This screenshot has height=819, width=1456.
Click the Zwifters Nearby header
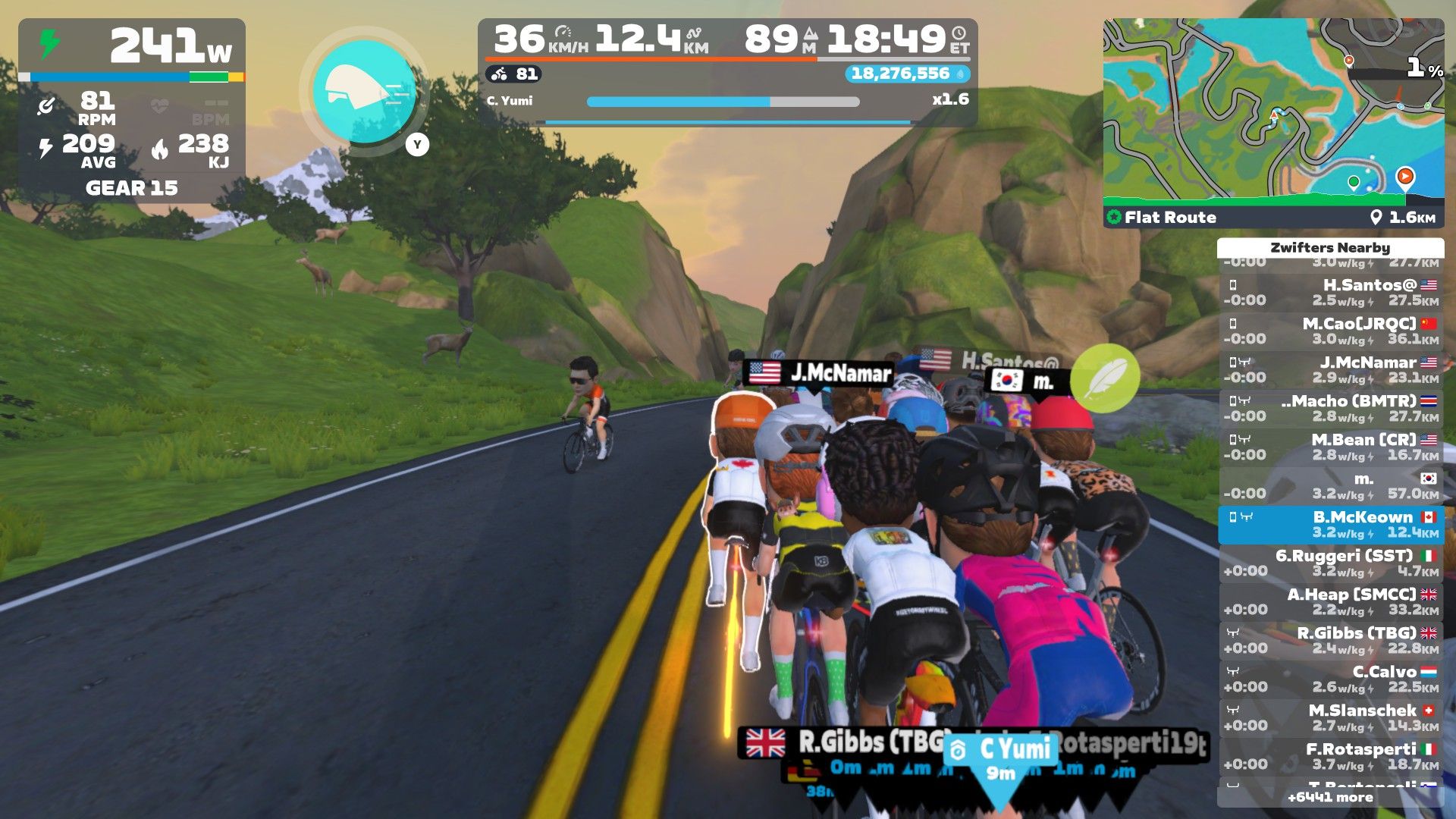pyautogui.click(x=1330, y=248)
